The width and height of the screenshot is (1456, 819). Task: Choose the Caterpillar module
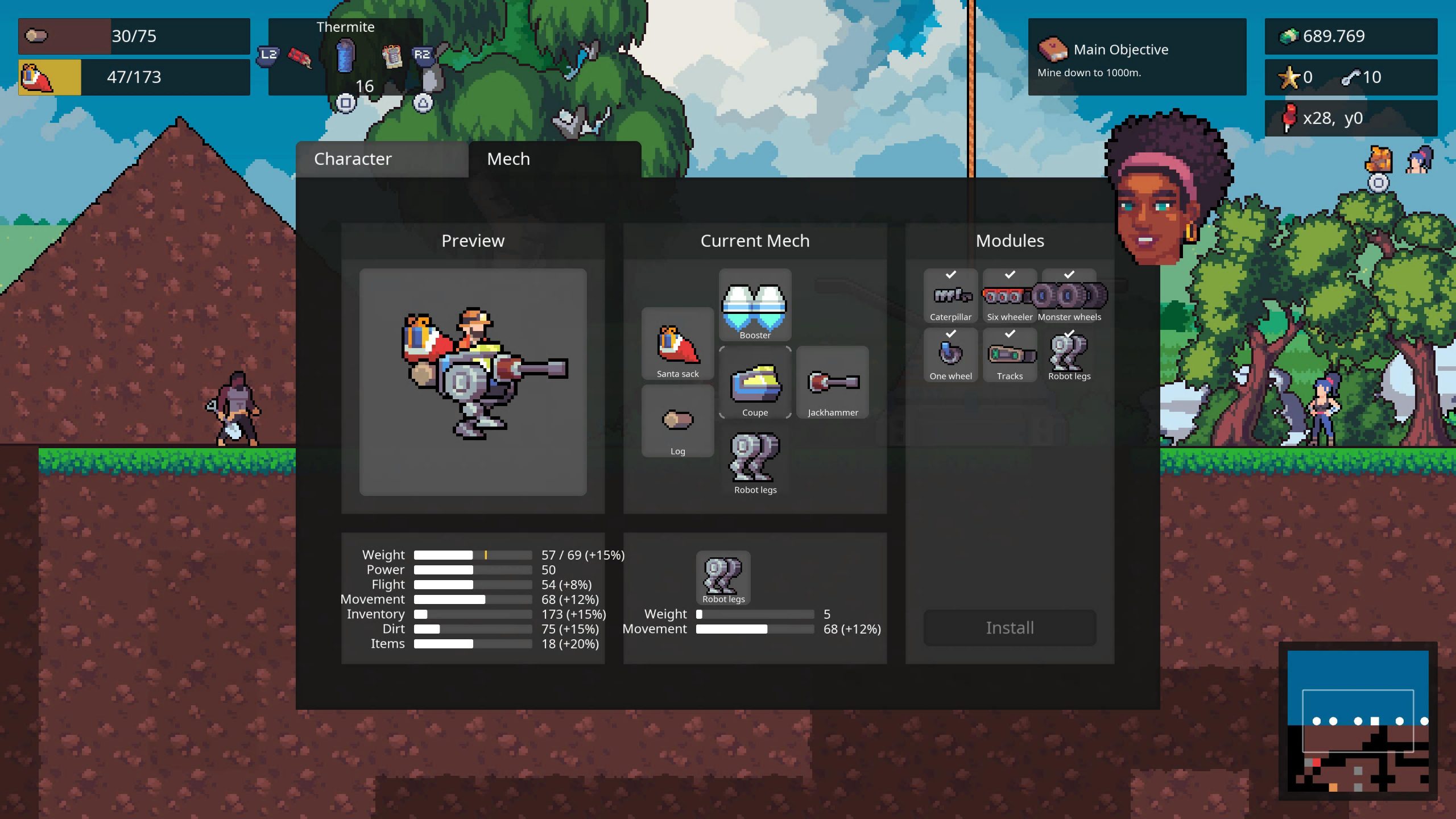pyautogui.click(x=950, y=296)
